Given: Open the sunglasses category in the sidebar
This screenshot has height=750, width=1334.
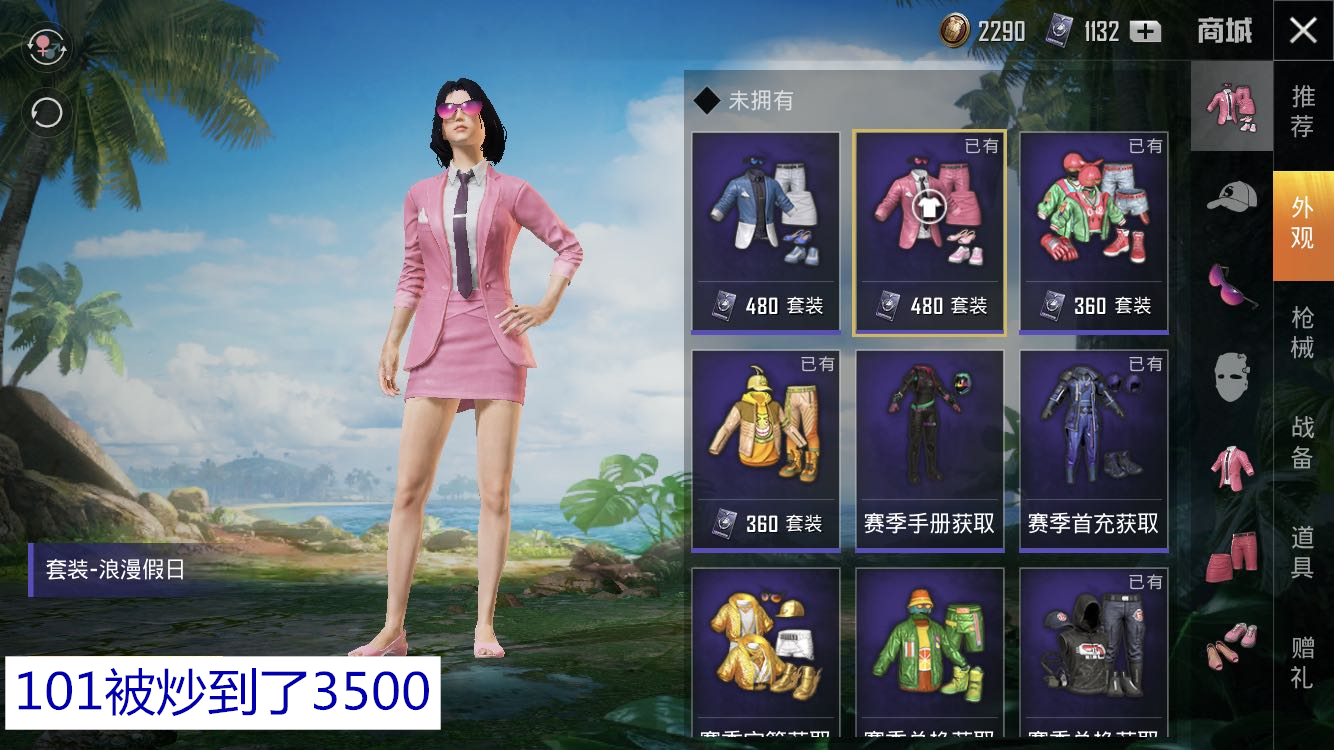Looking at the screenshot, I should click(x=1231, y=287).
